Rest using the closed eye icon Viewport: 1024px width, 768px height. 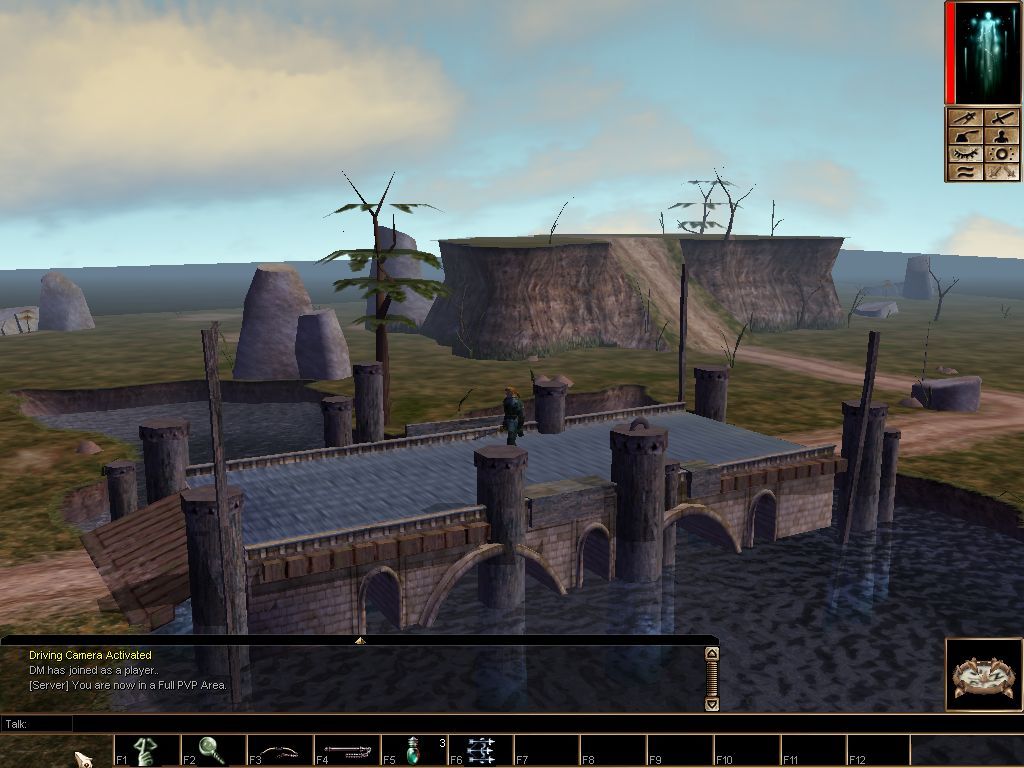tap(967, 154)
